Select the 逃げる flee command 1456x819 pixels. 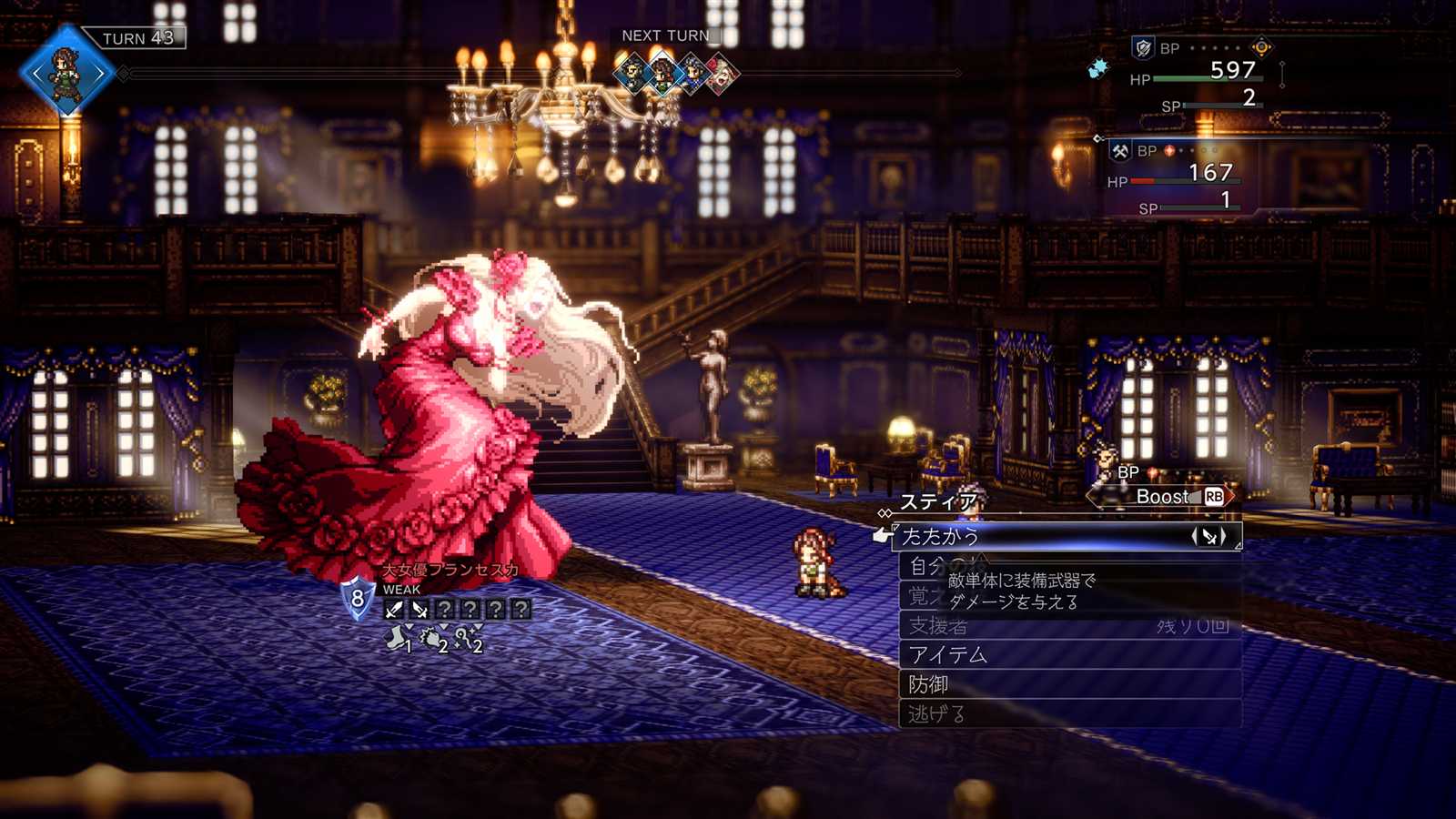coord(935,714)
